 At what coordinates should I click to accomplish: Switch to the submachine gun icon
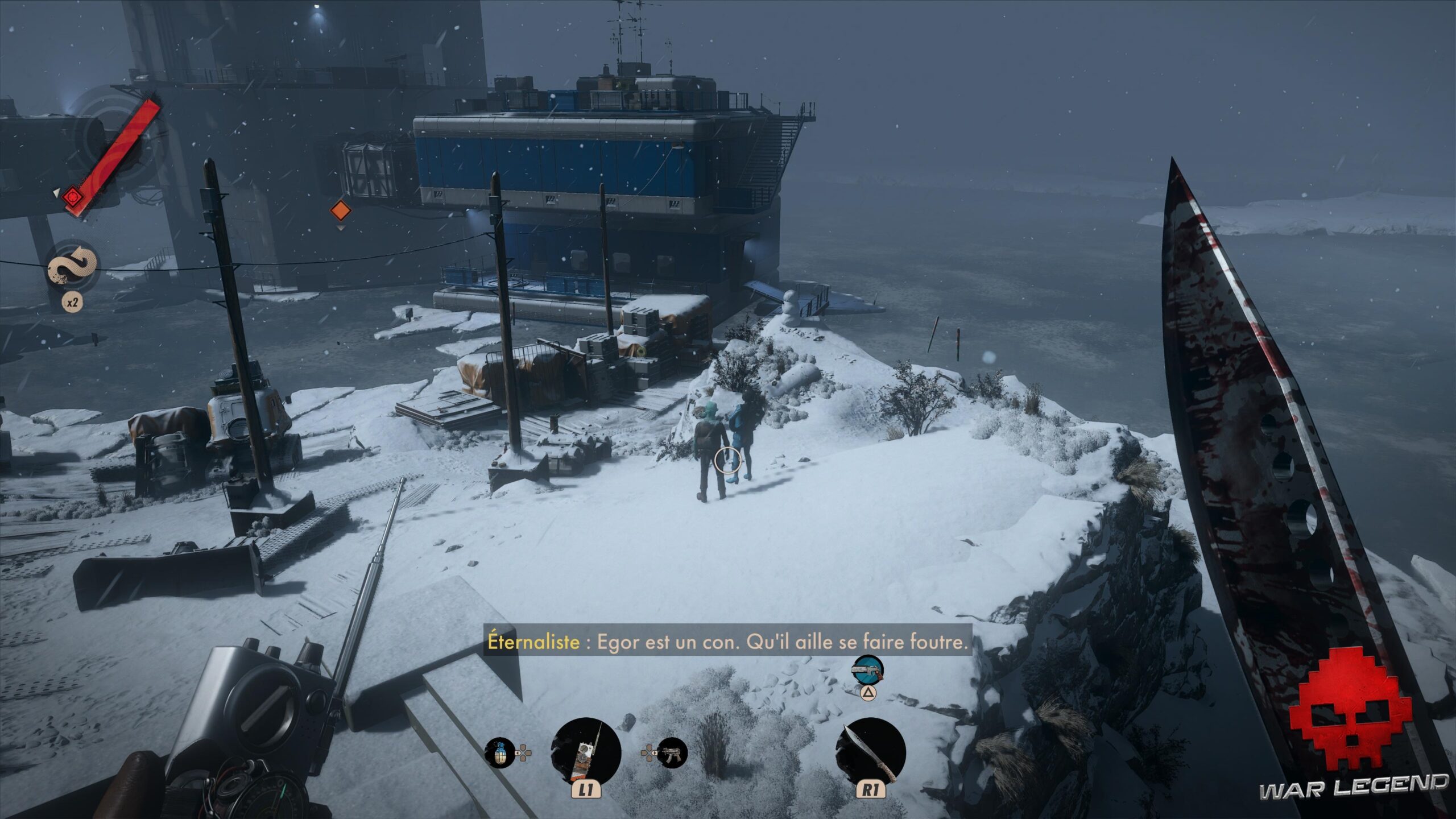click(x=672, y=753)
